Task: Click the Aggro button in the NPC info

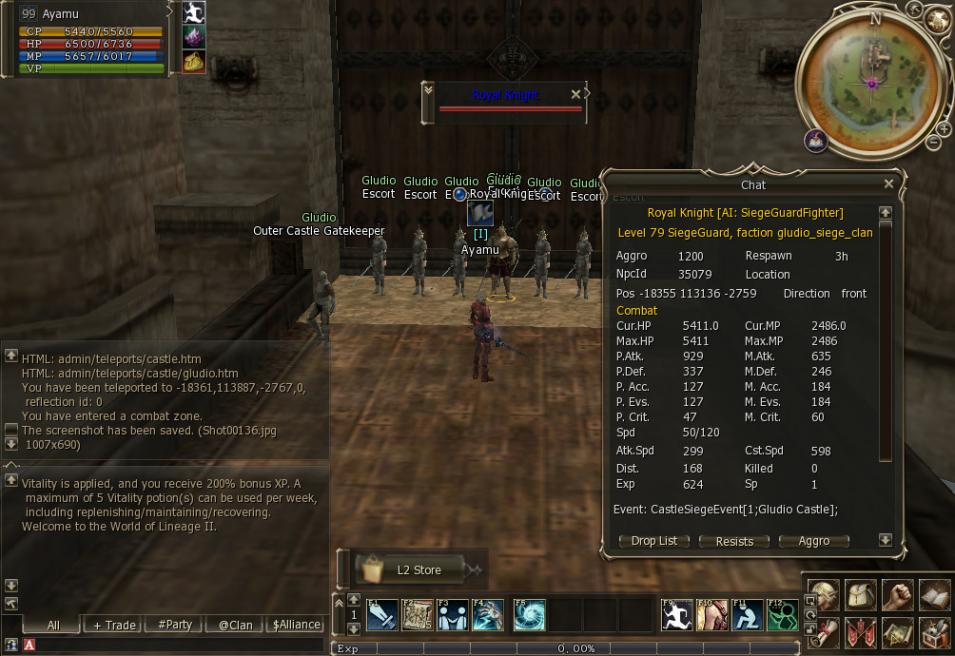Action: point(814,541)
